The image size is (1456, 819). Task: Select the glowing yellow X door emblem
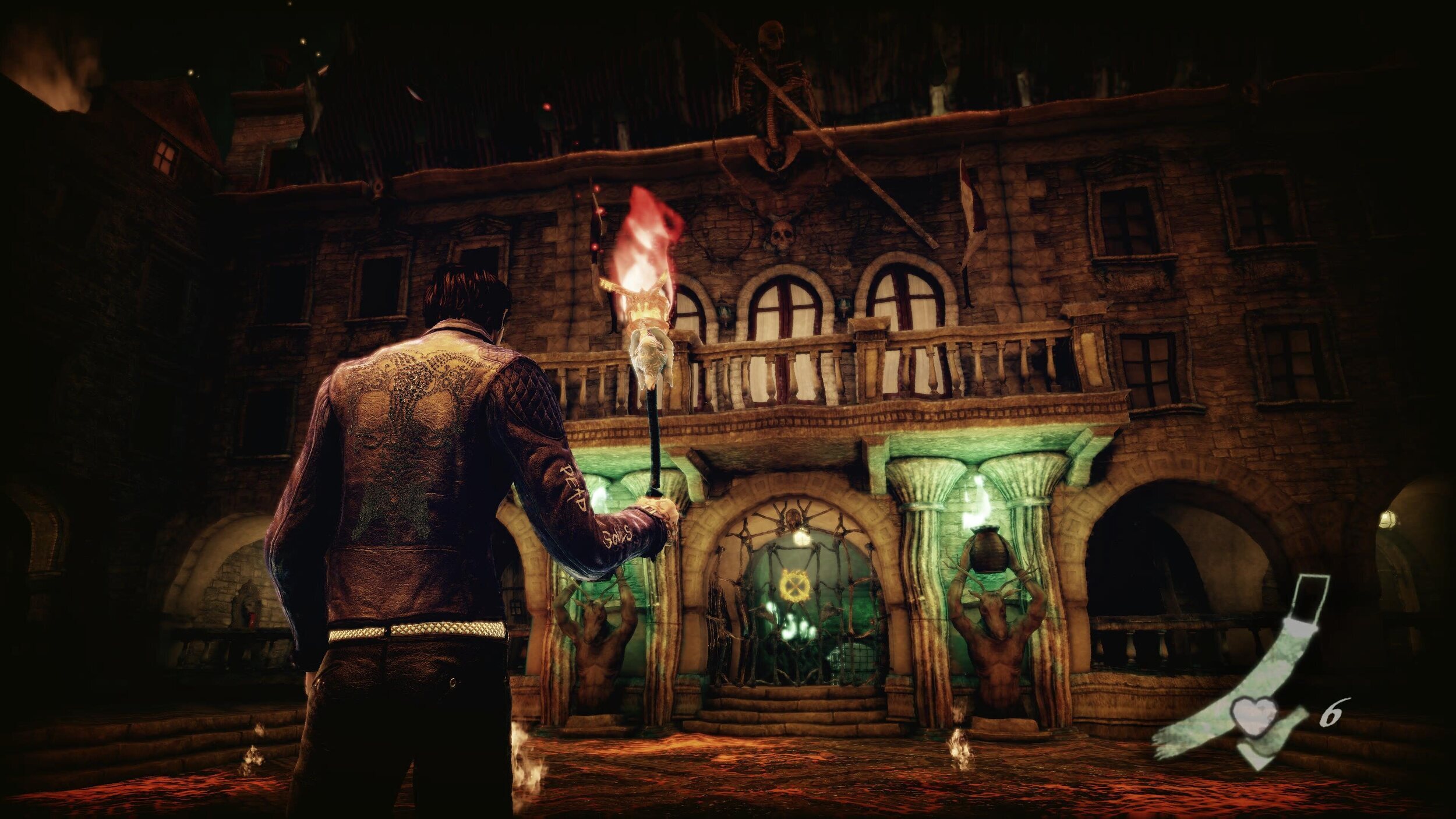pyautogui.click(x=796, y=584)
